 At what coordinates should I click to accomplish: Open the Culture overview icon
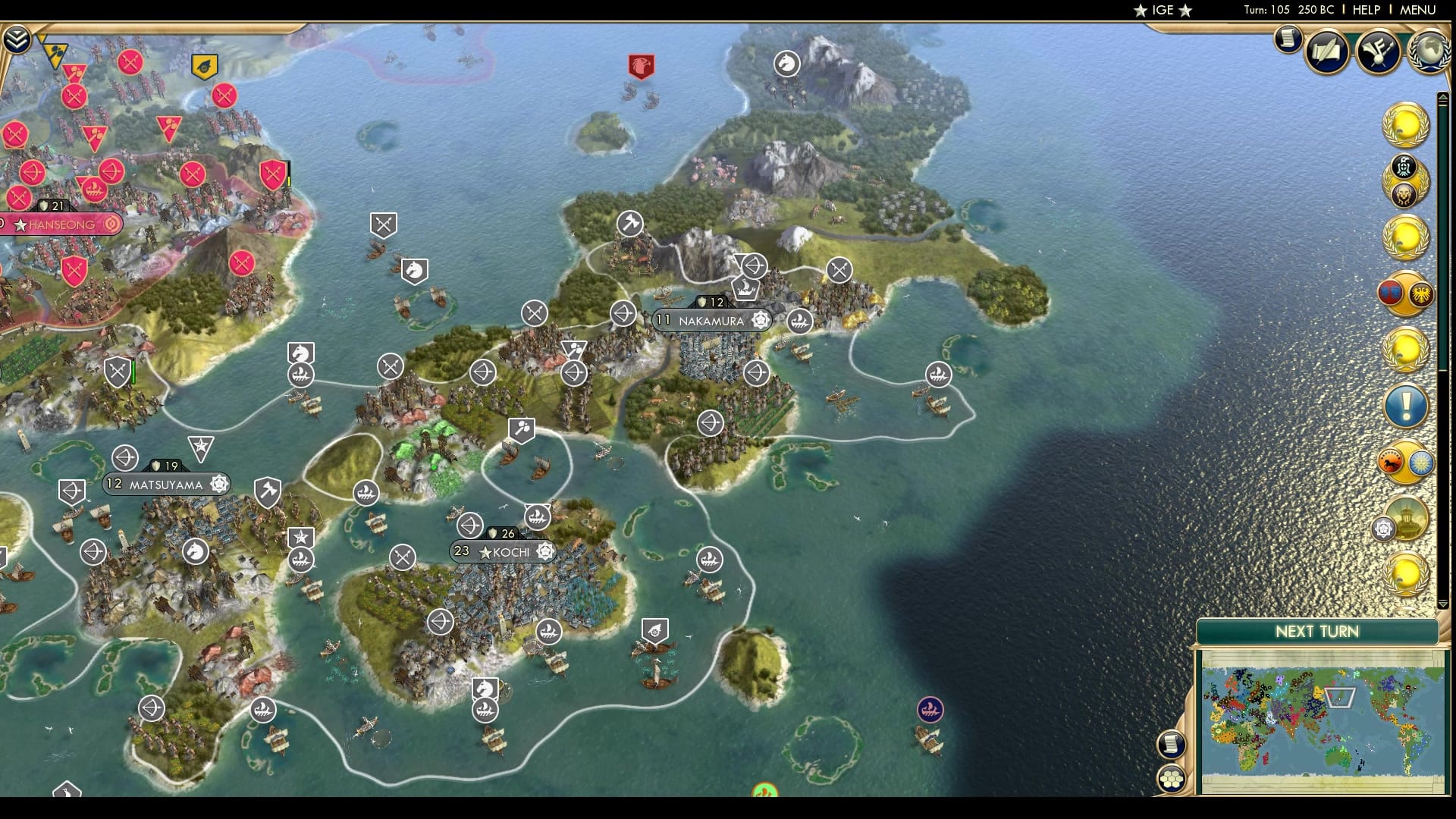tap(1379, 53)
